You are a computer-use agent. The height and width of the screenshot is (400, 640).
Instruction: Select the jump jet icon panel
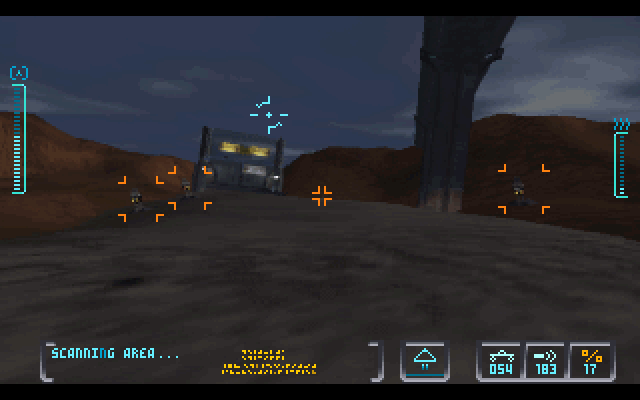[x=424, y=360]
